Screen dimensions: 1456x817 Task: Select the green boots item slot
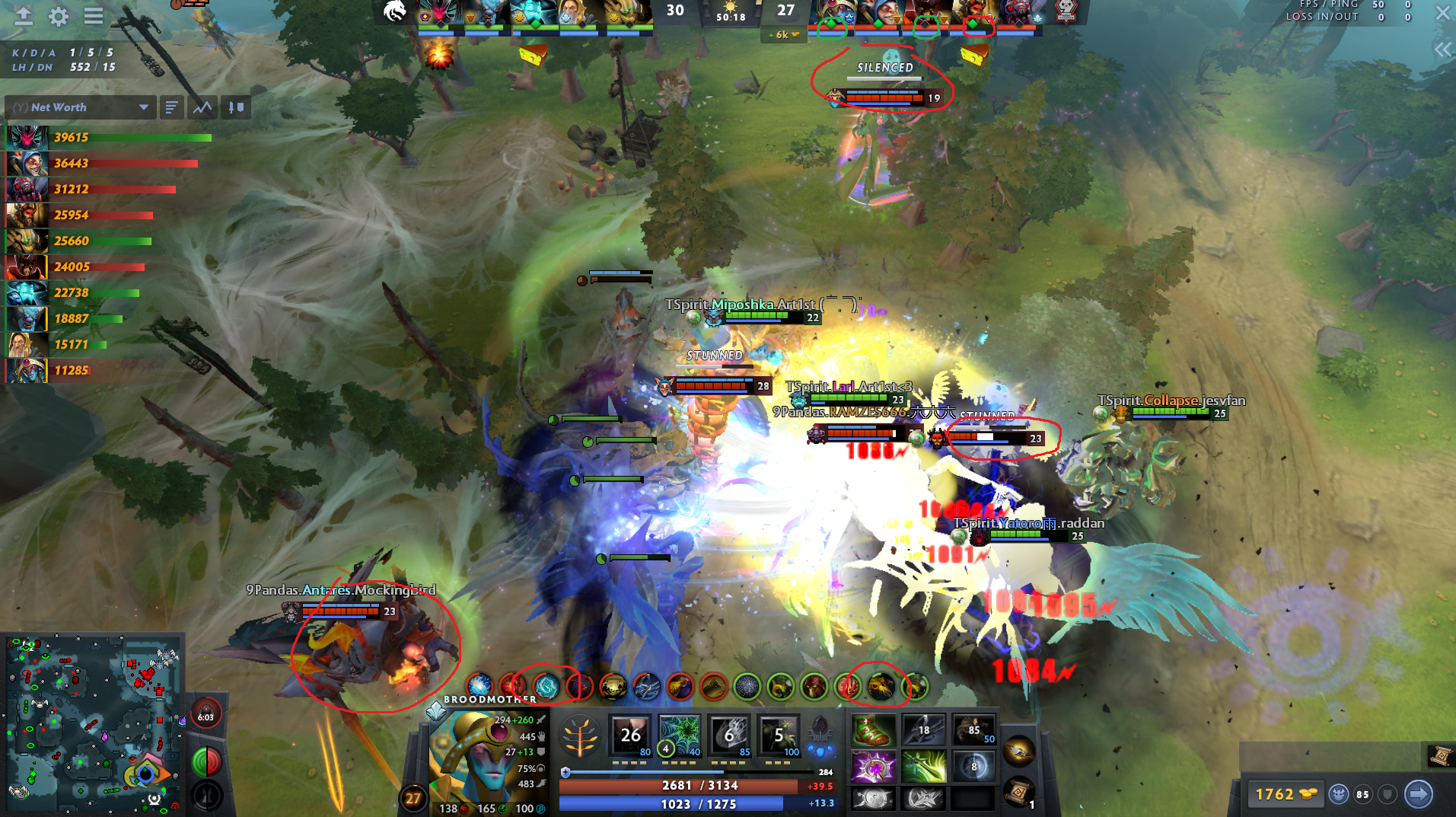[x=874, y=731]
